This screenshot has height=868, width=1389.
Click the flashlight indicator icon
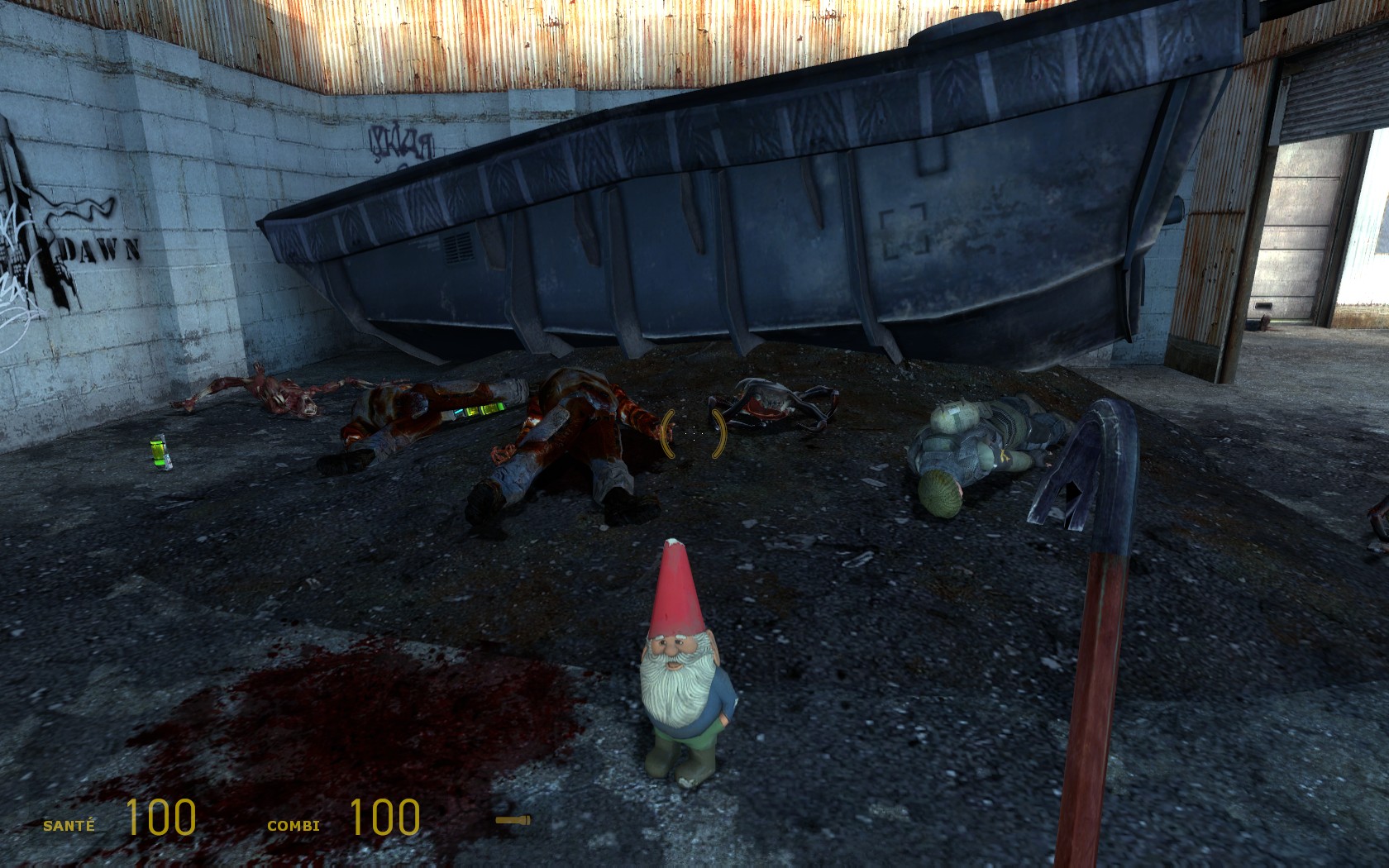513,820
